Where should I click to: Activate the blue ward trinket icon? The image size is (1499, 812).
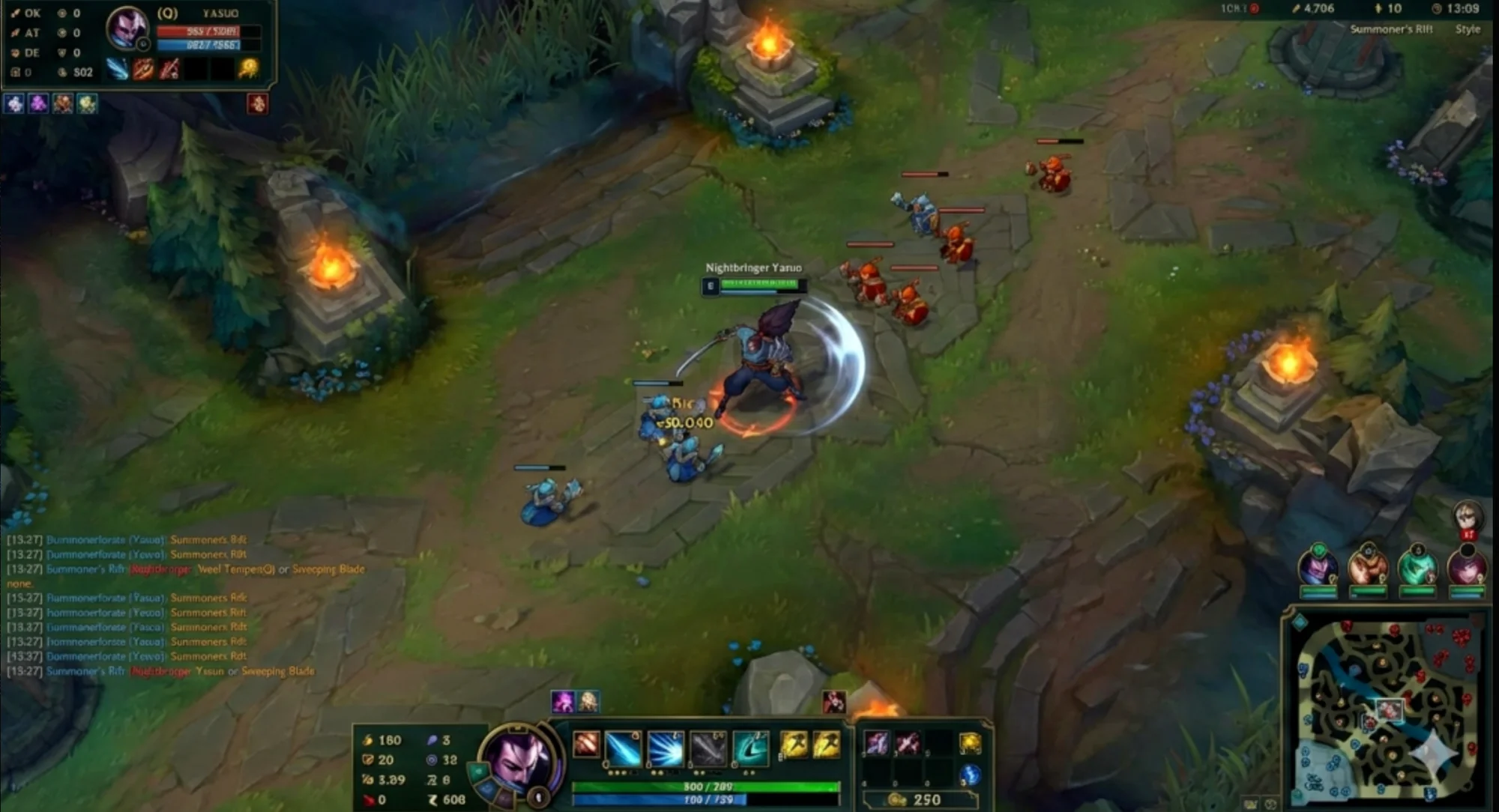click(973, 778)
